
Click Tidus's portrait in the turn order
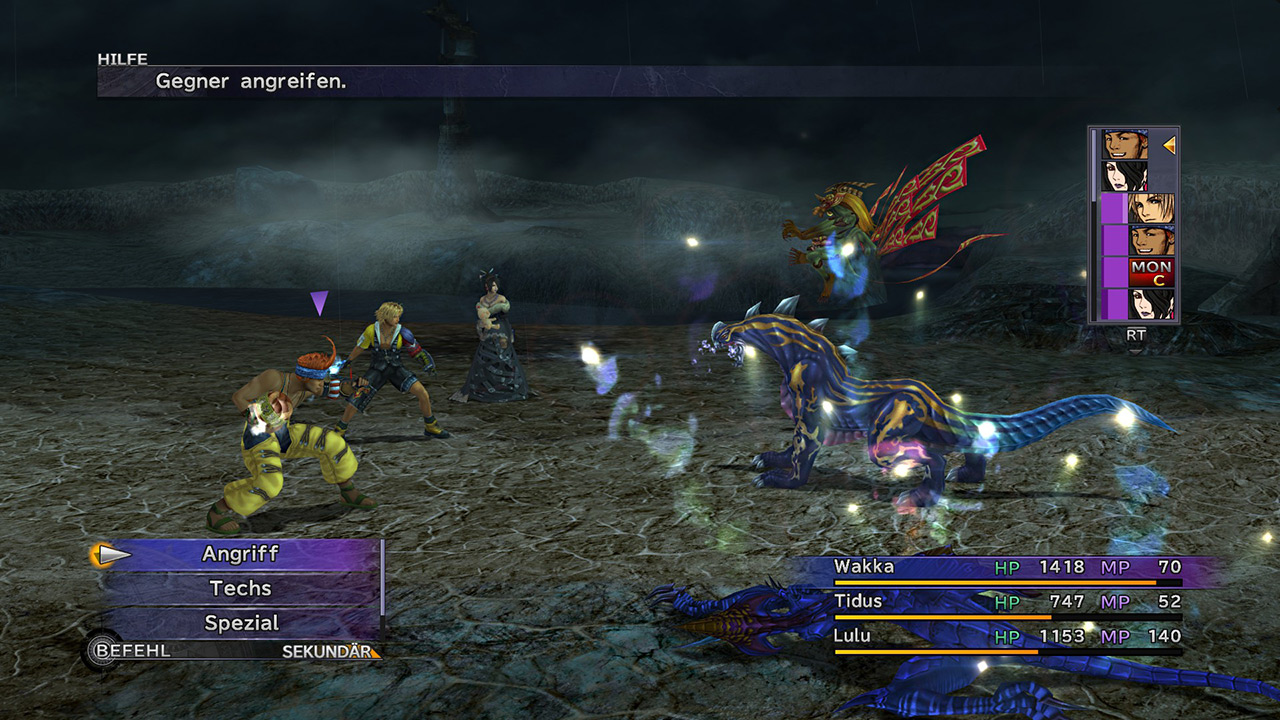[1151, 209]
